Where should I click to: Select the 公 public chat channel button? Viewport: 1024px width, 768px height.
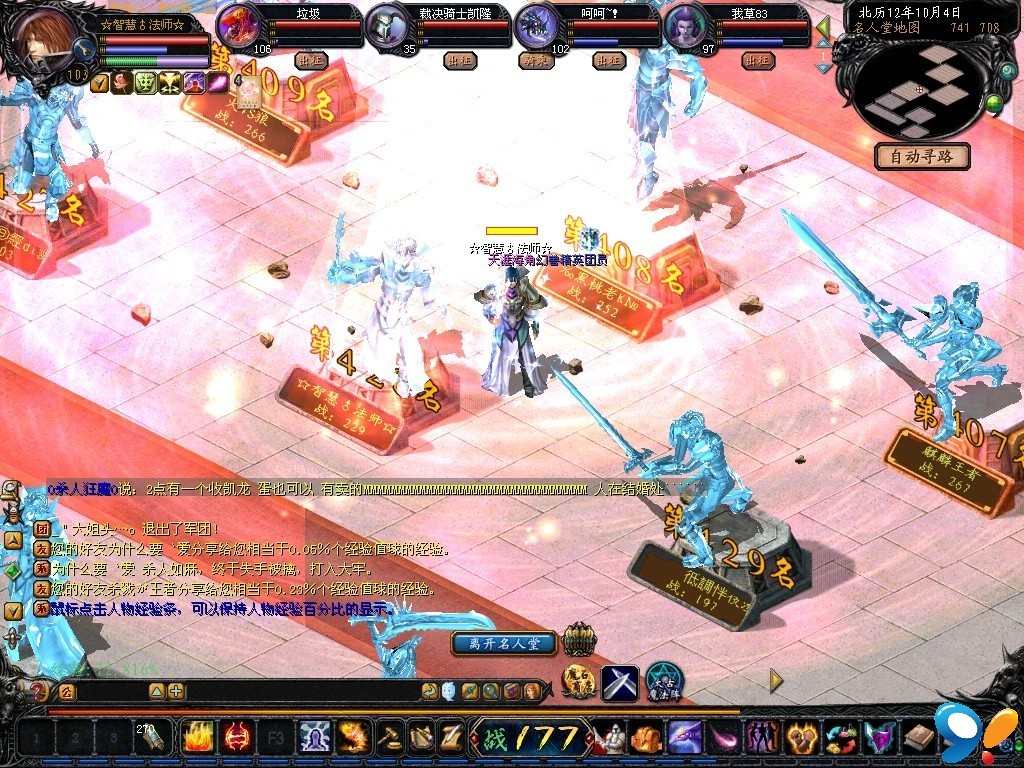(66, 691)
